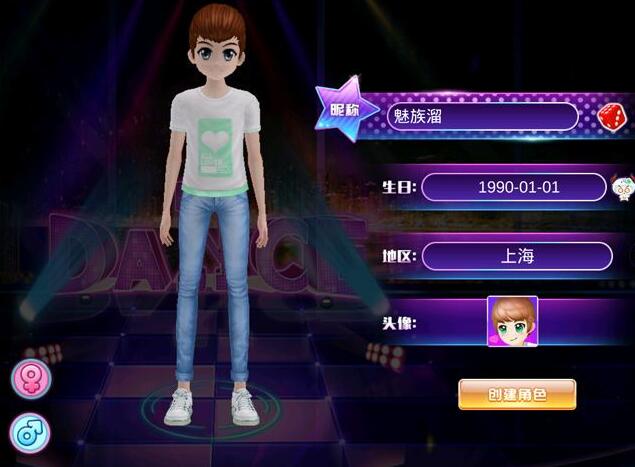Click the avatar portrait thumbnail
Viewport: 635px width, 467px height.
[x=512, y=321]
